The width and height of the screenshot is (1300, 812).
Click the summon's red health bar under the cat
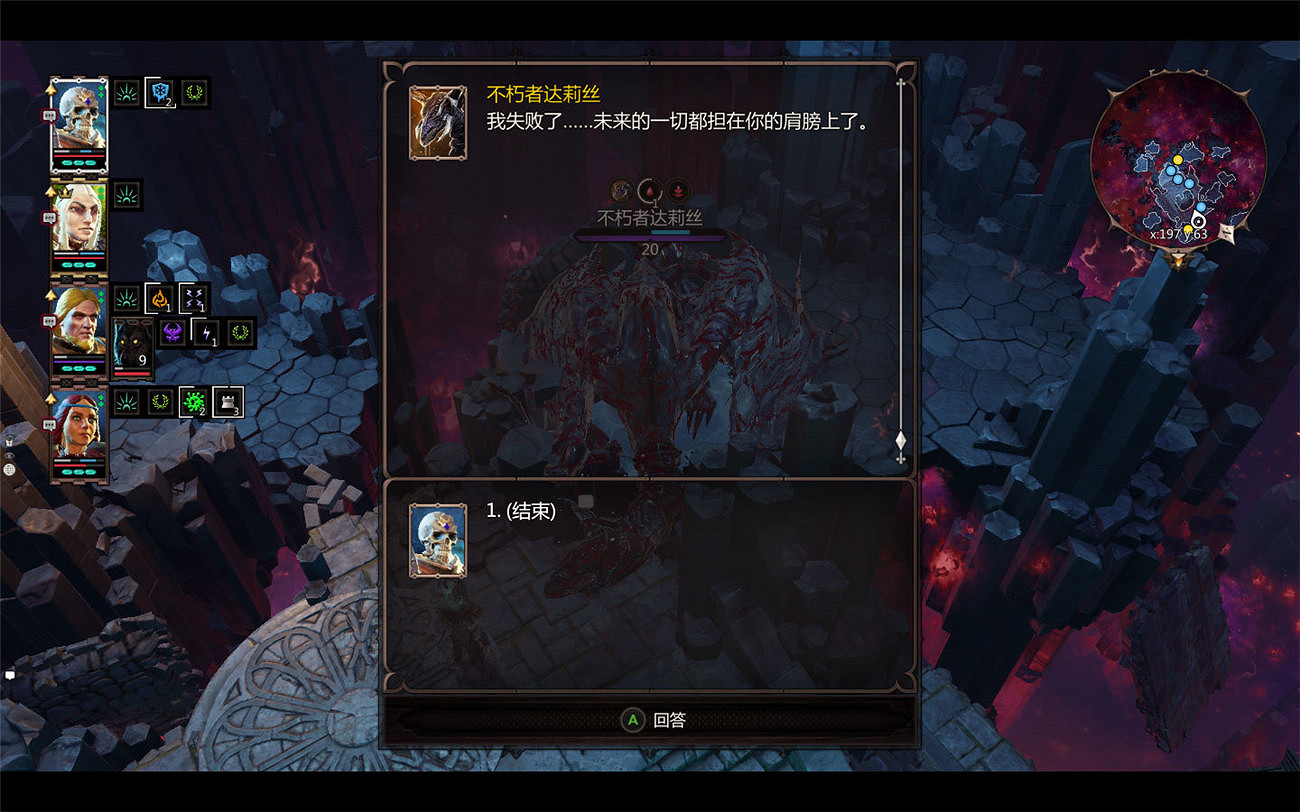131,373
